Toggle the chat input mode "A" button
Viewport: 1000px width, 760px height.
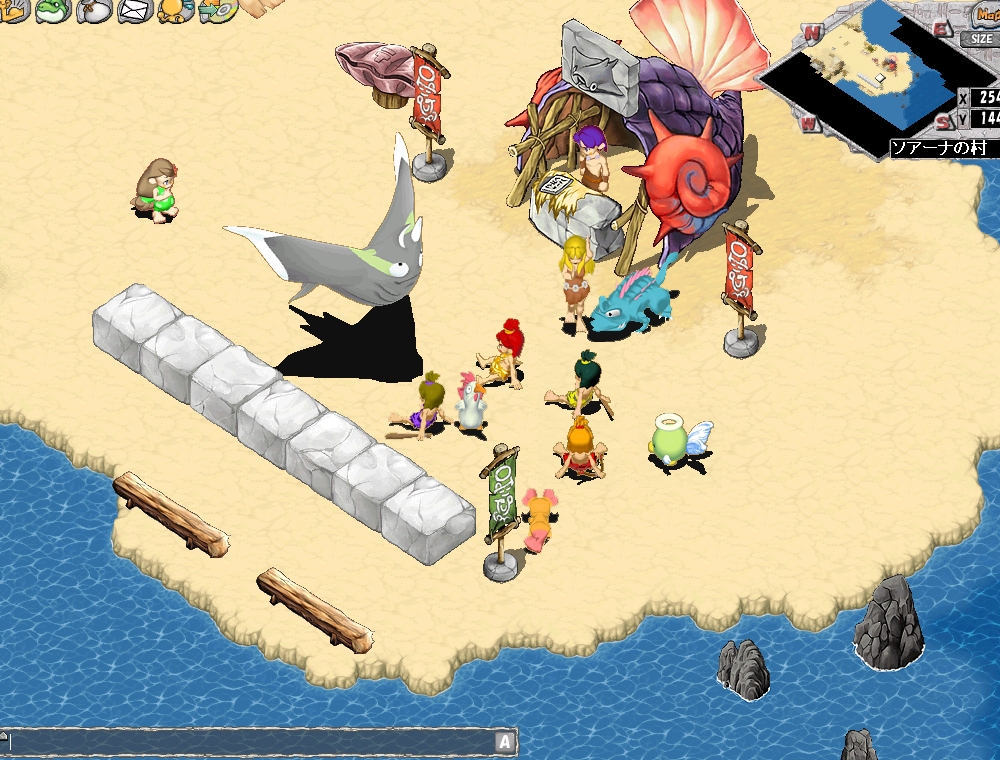[505, 742]
